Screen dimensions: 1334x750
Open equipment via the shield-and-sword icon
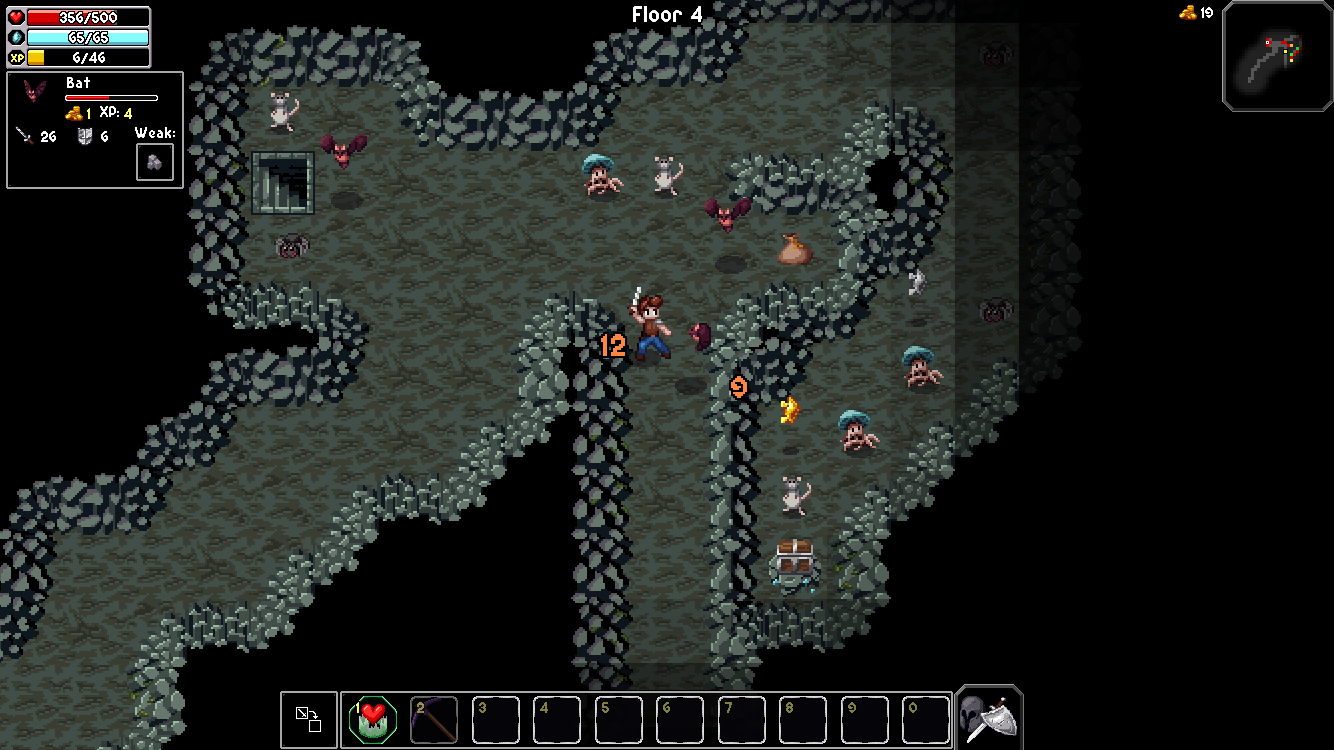point(989,716)
